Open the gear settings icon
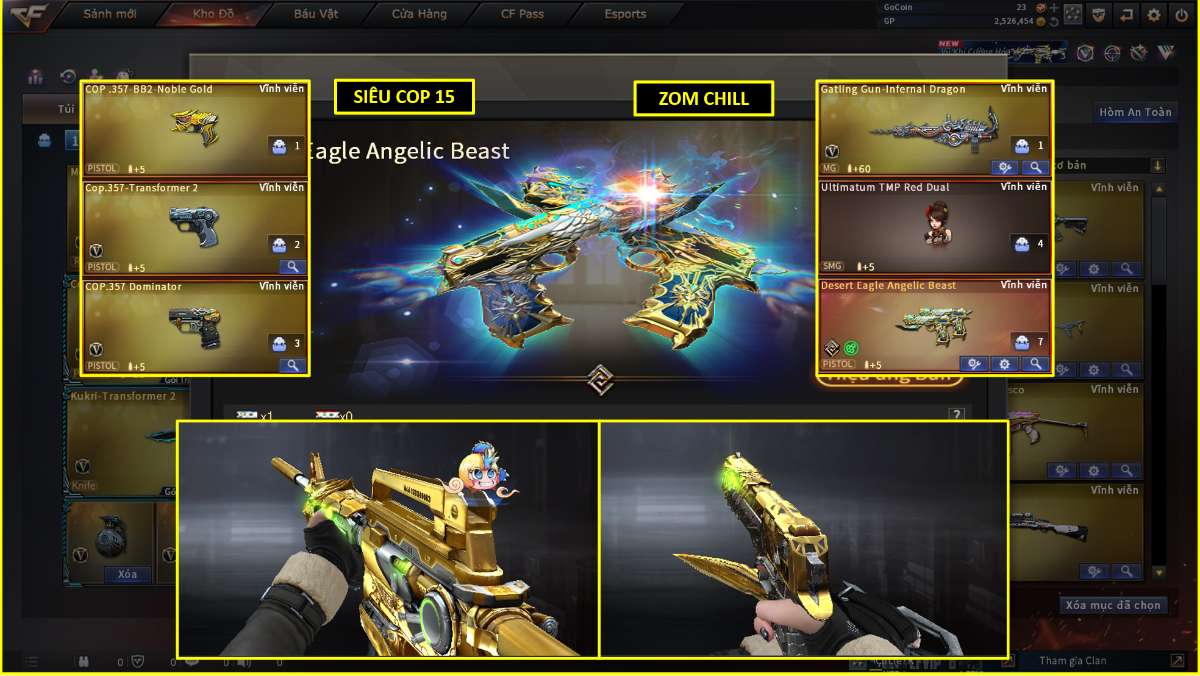Screen dimensions: 1200x676 click(x=1154, y=15)
